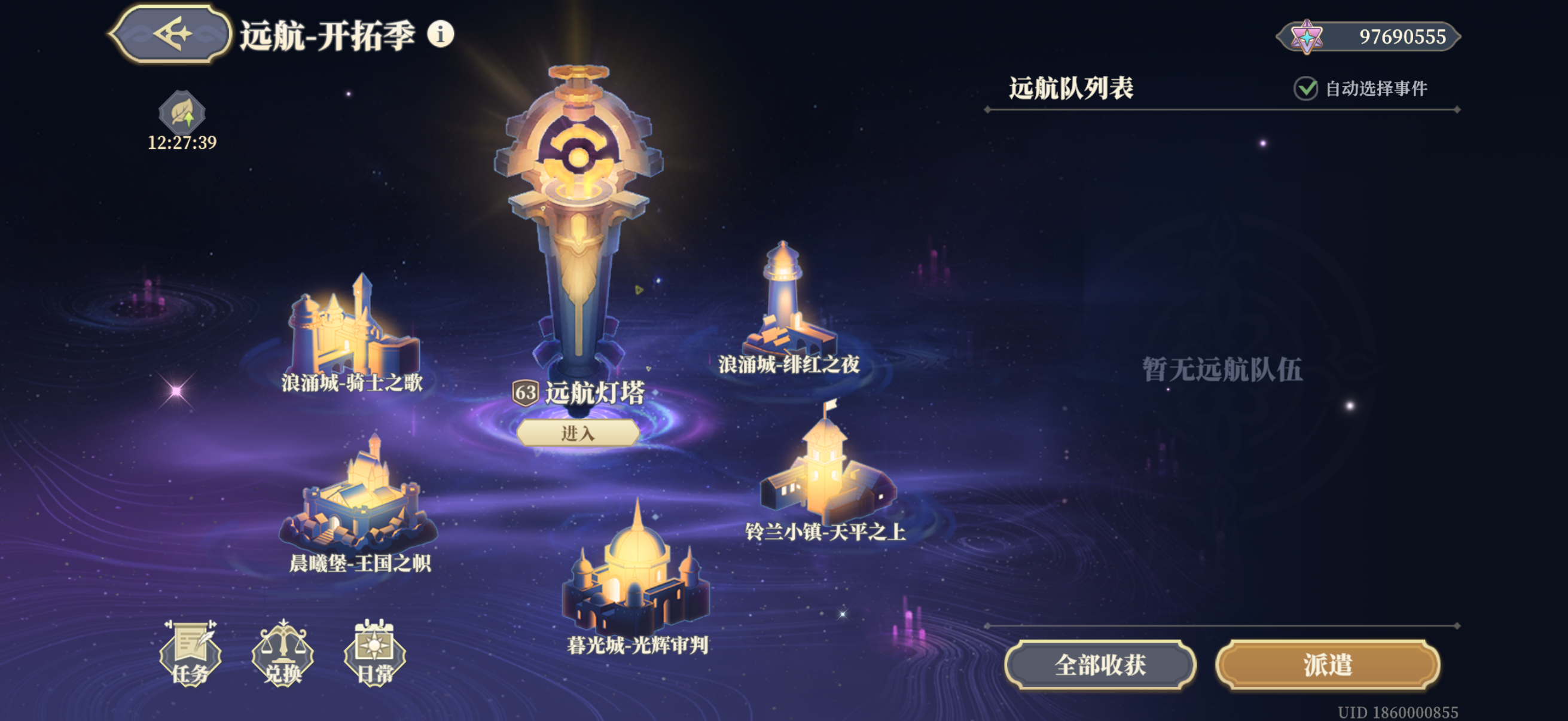Open the 兑换 (Exchange) scales icon

point(283,653)
